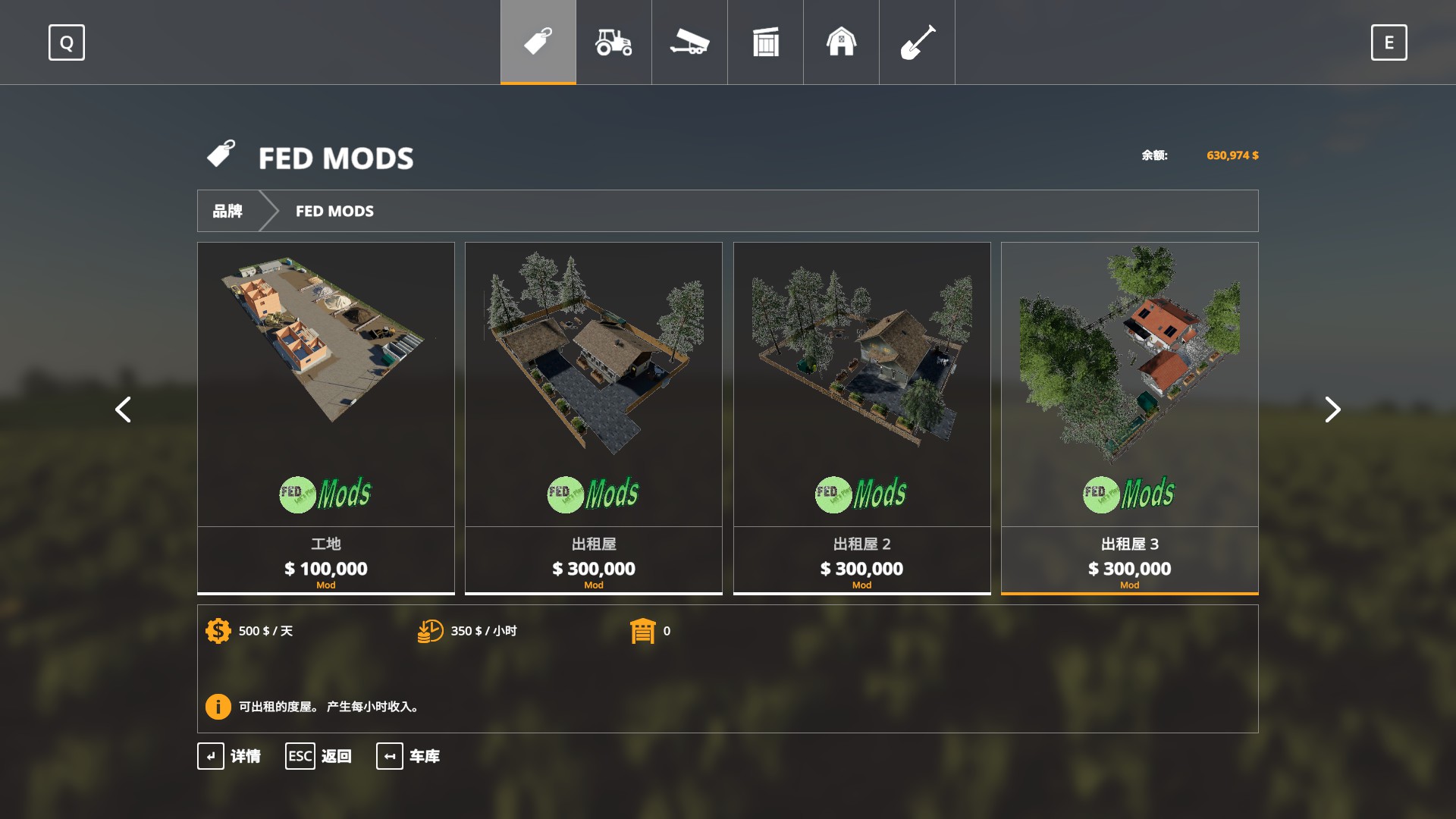Select the 出租屋 rental house item
The width and height of the screenshot is (1456, 819).
593,387
